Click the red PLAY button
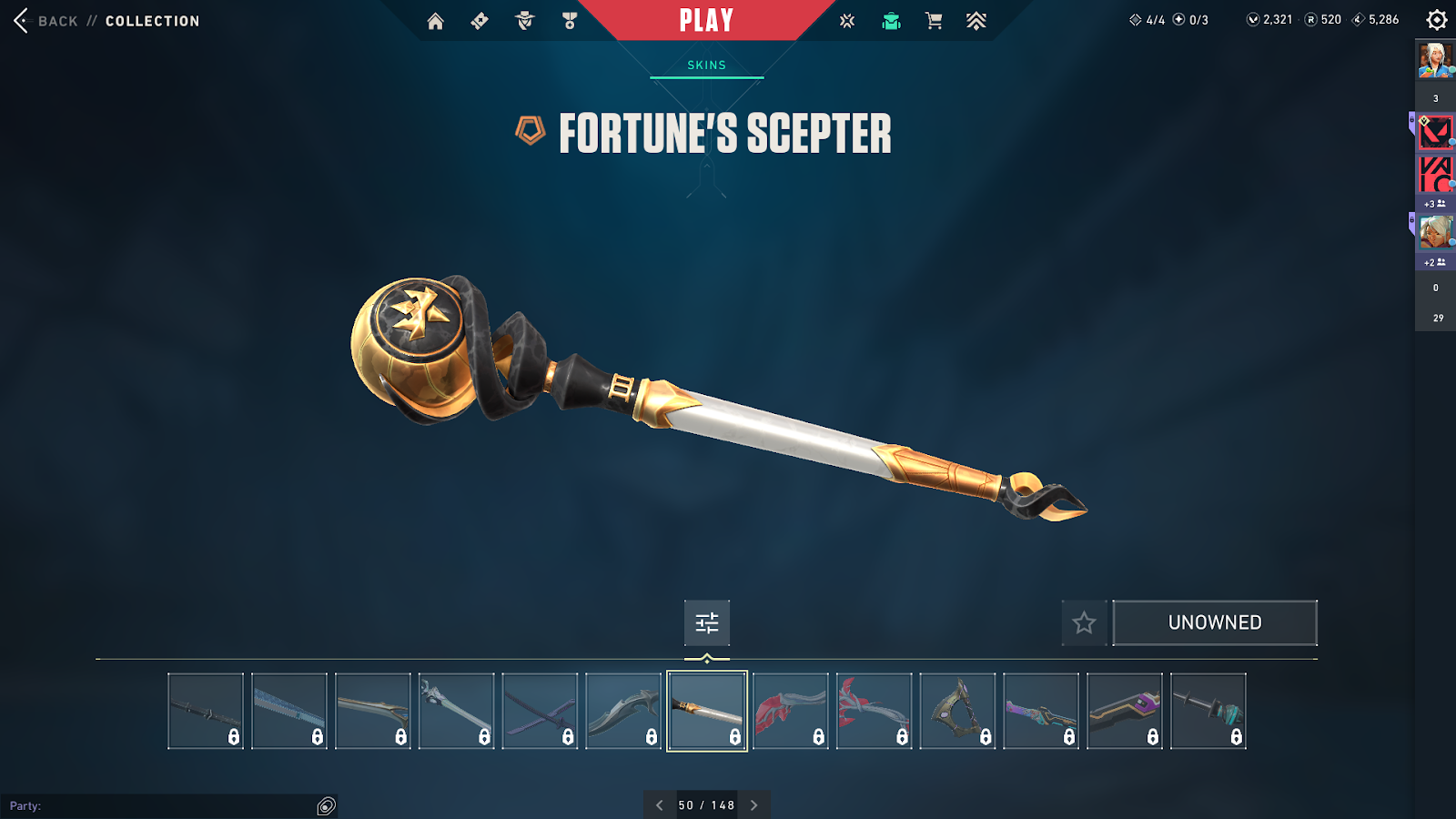The width and height of the screenshot is (1456, 819). (x=706, y=21)
